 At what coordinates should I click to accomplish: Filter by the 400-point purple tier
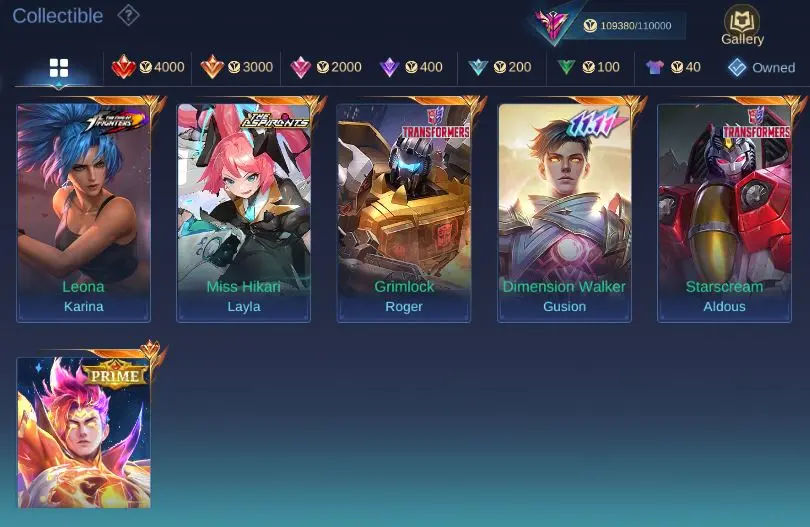point(410,67)
